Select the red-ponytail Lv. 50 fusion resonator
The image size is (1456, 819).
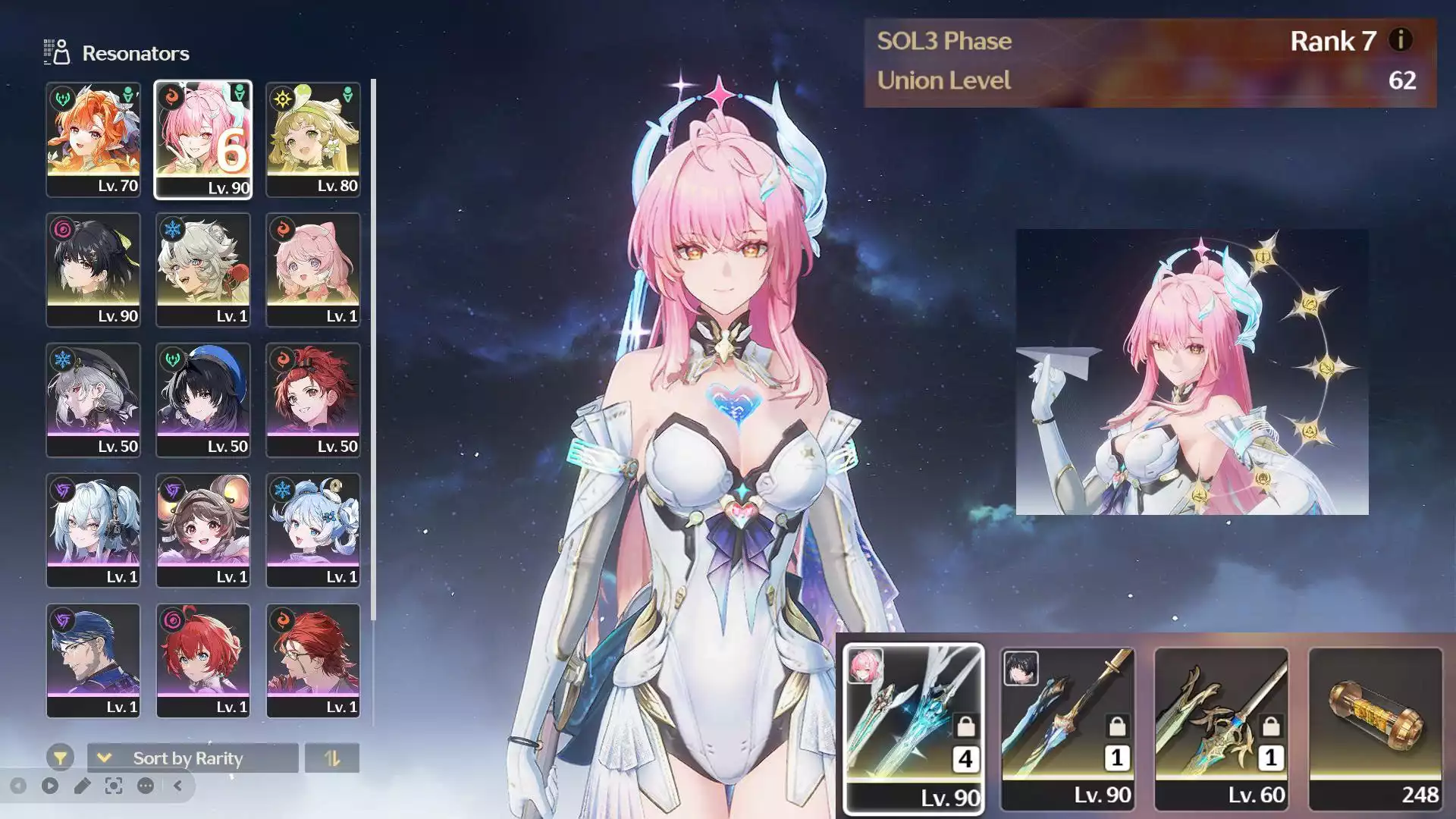(x=313, y=400)
